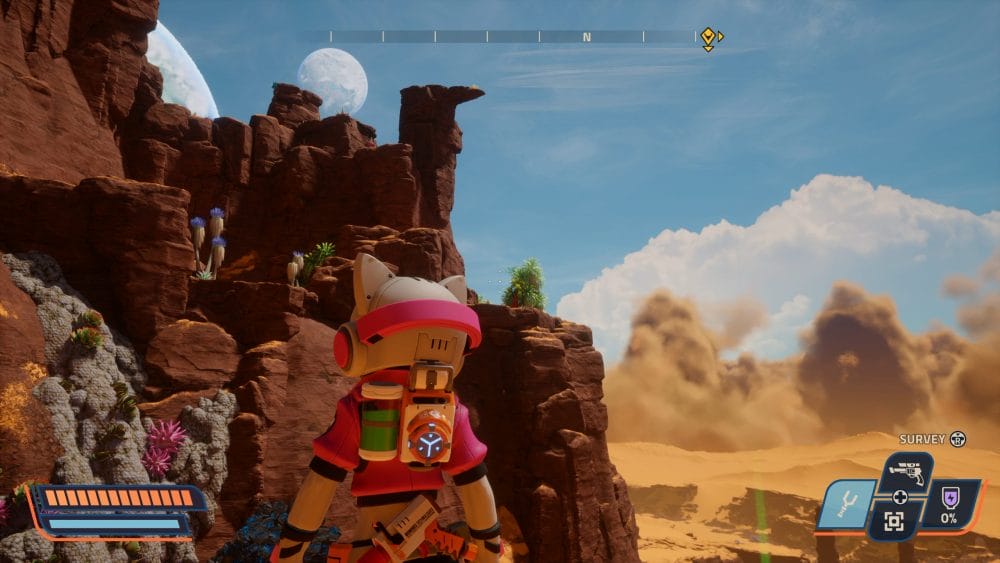Click the yellow objective marker on the compass

tap(708, 38)
